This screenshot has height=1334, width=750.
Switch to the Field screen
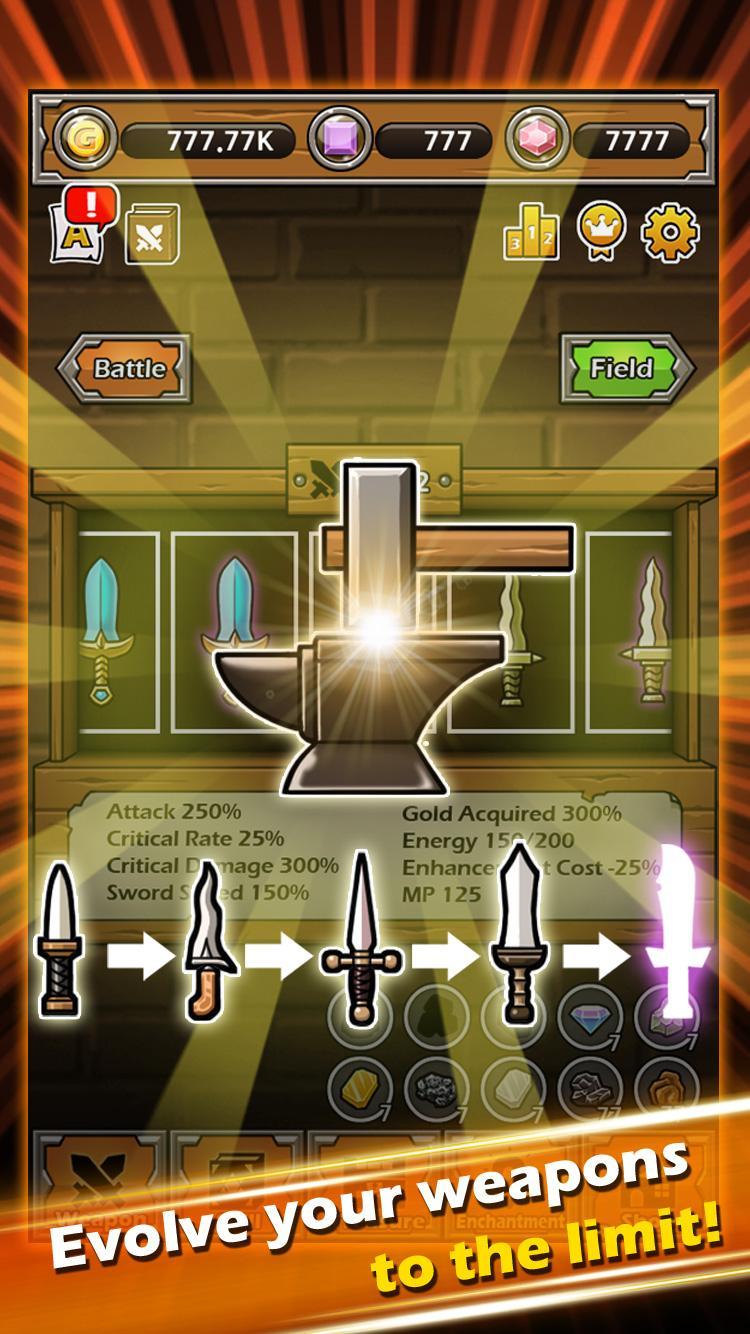point(626,368)
